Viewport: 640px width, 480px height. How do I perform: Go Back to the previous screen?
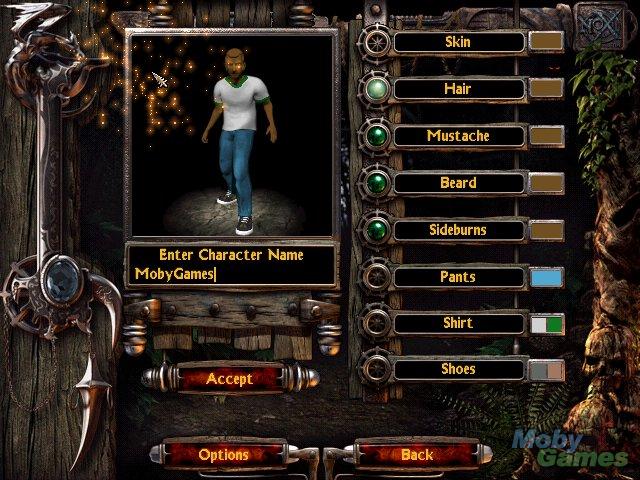(417, 455)
